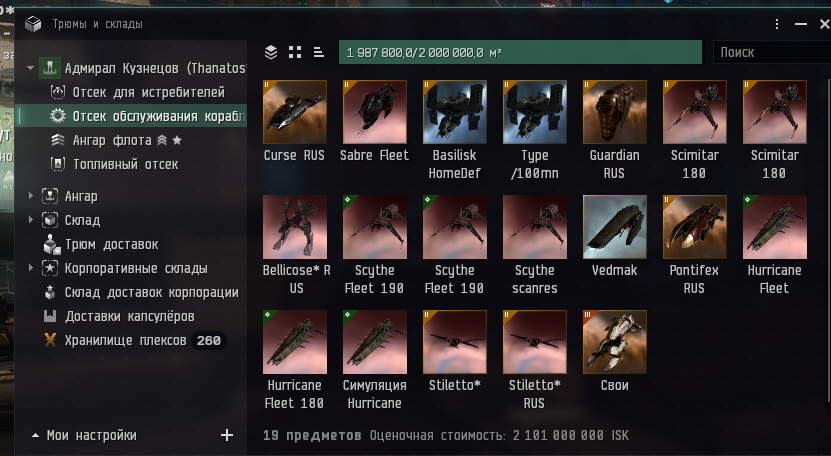Pick the ship named Свои
The width and height of the screenshot is (831, 456).
coord(614,342)
